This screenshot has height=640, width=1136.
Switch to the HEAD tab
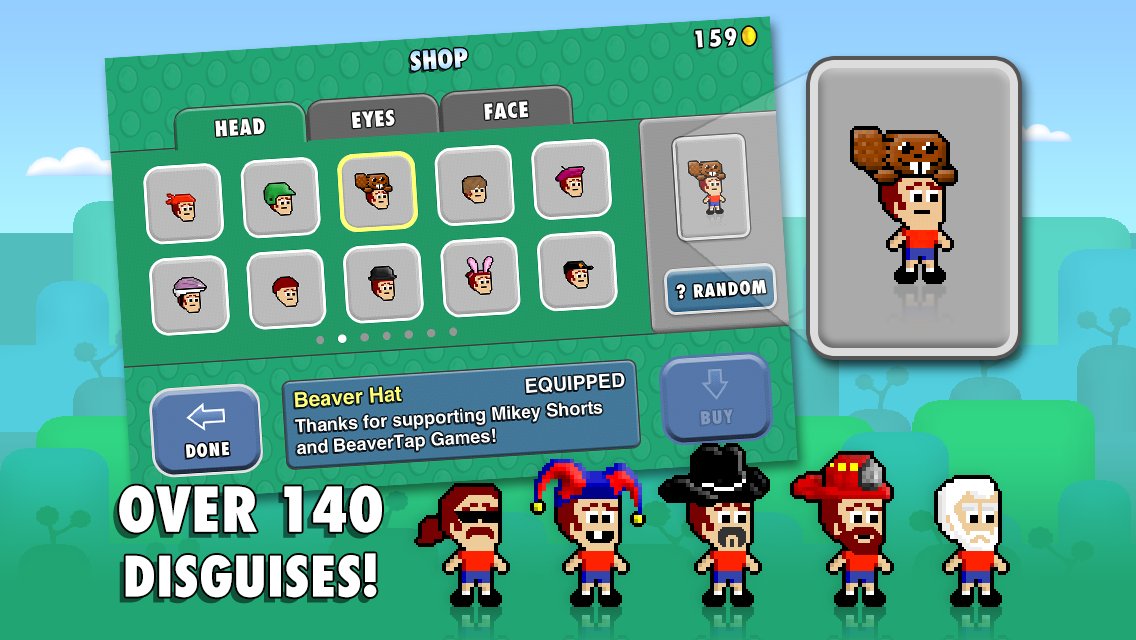[239, 126]
